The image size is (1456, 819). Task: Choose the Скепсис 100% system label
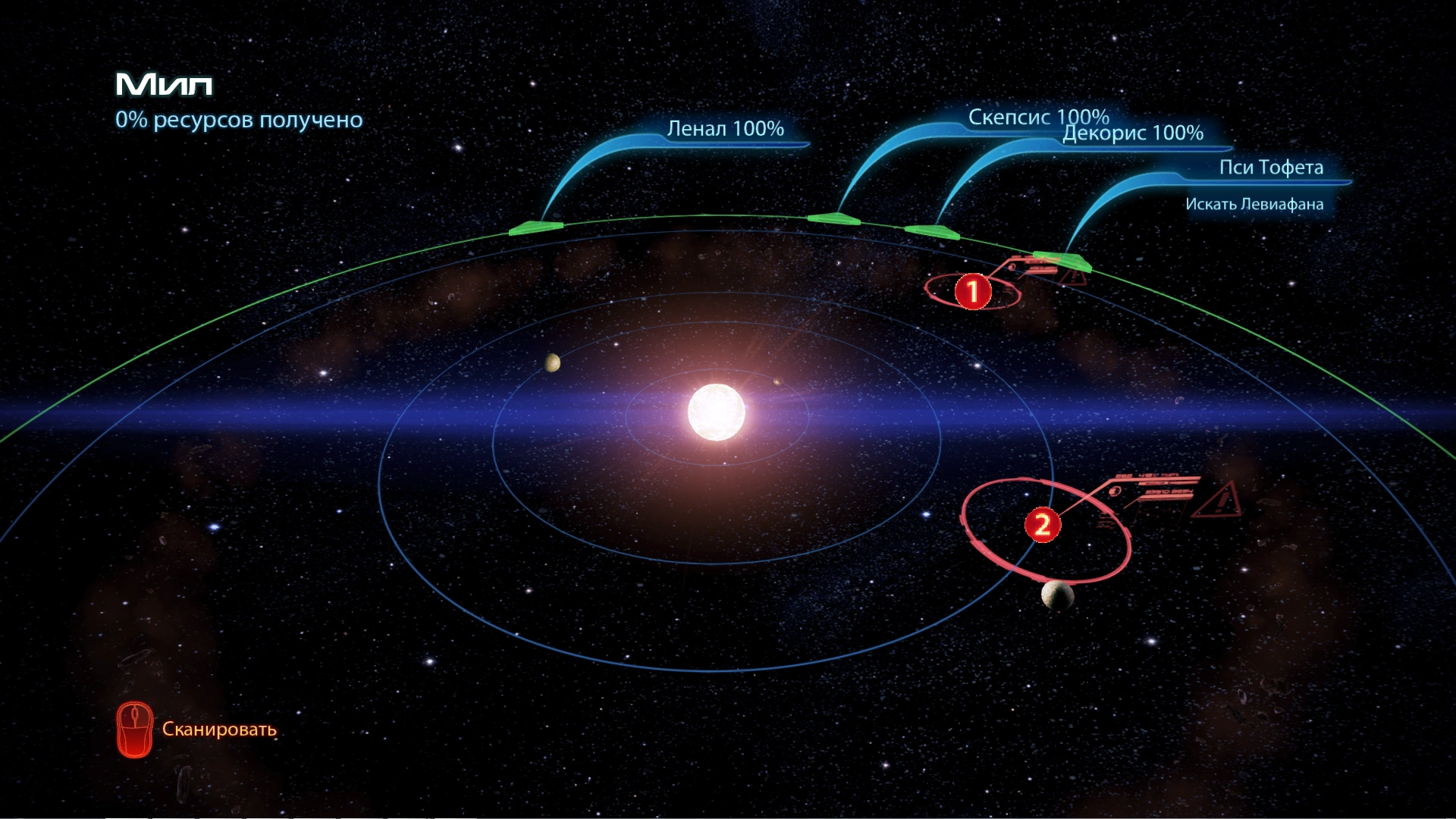pyautogui.click(x=1038, y=117)
